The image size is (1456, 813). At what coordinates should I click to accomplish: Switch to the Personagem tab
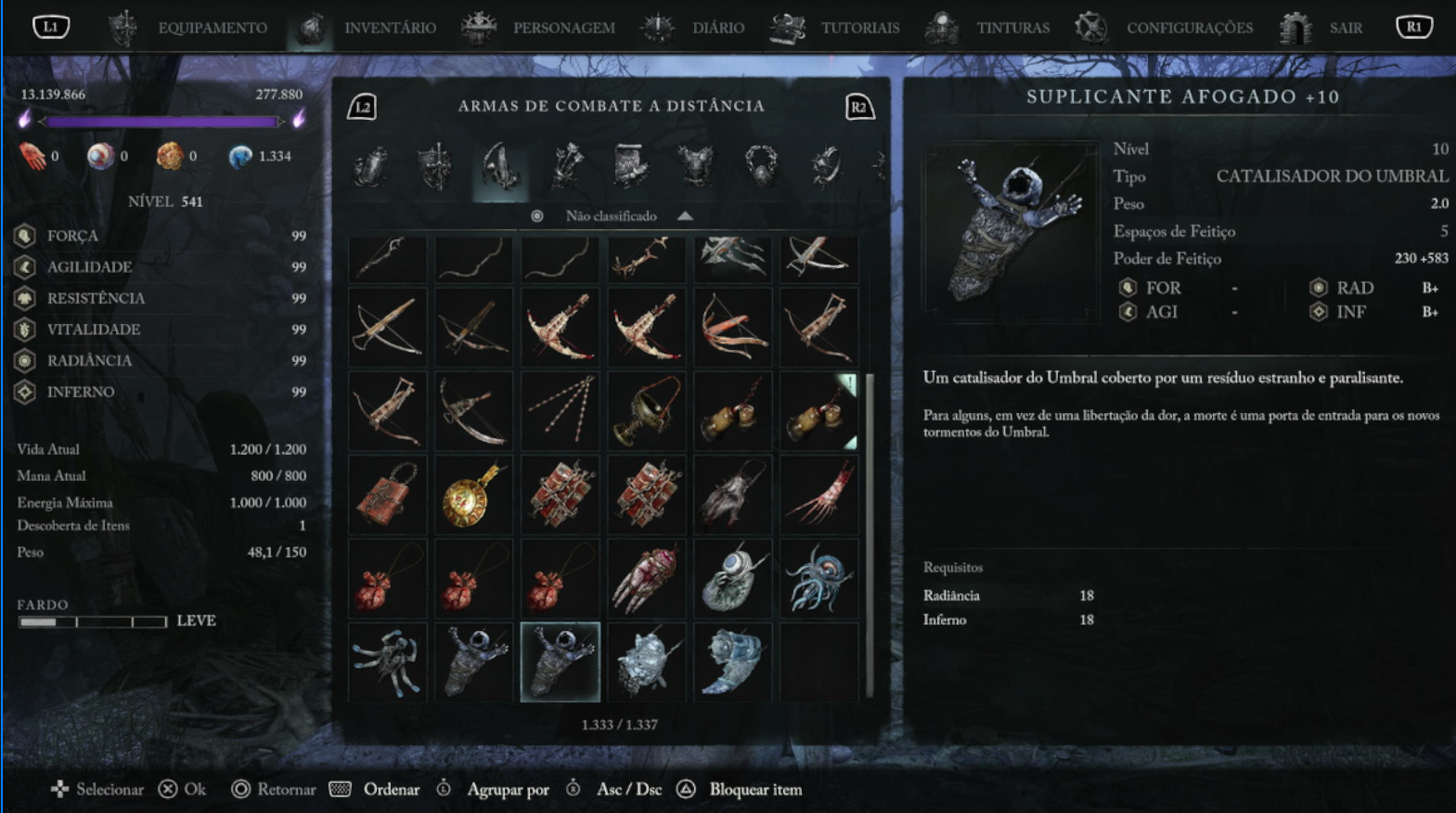click(563, 28)
